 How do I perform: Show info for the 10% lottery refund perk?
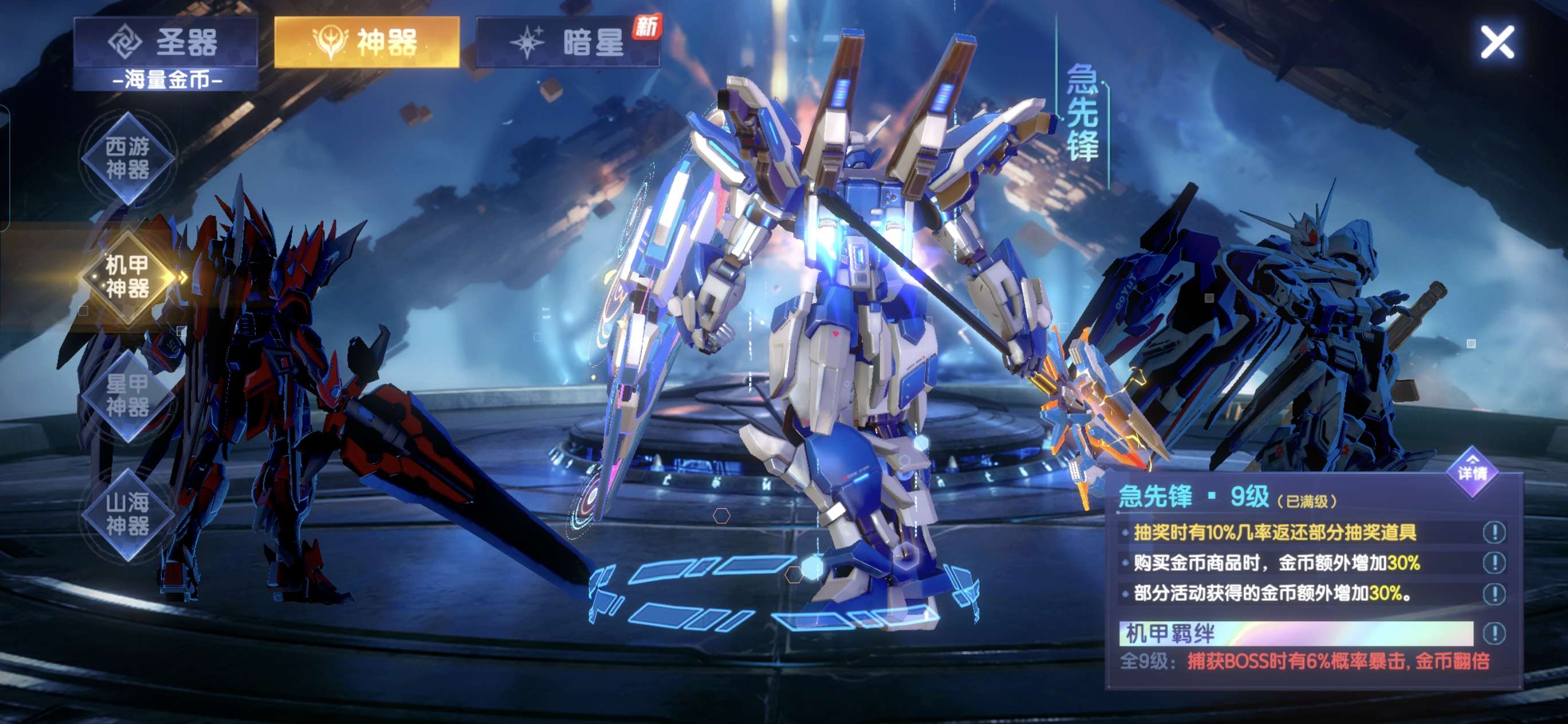pos(1493,533)
